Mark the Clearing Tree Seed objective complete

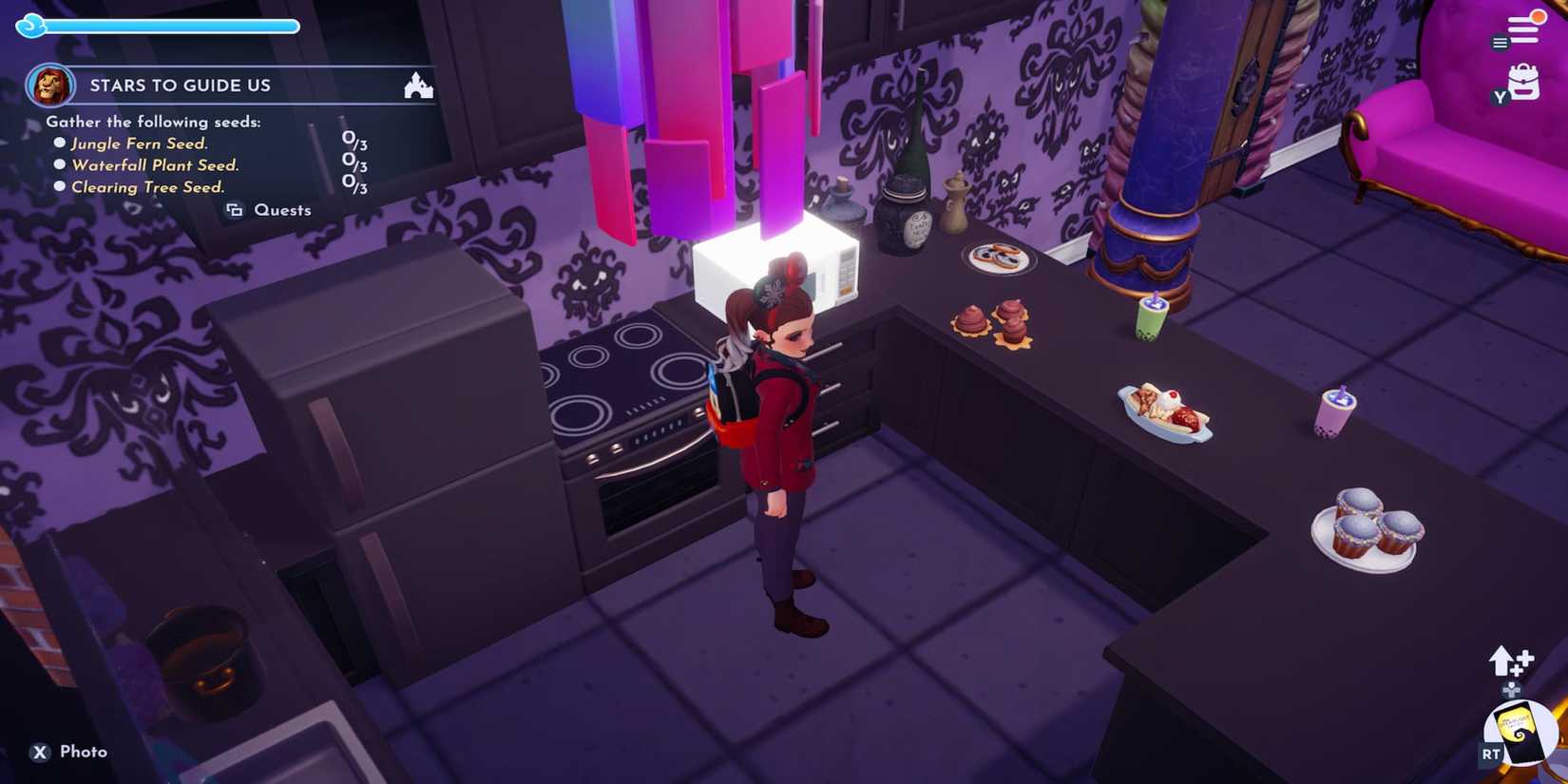click(61, 187)
